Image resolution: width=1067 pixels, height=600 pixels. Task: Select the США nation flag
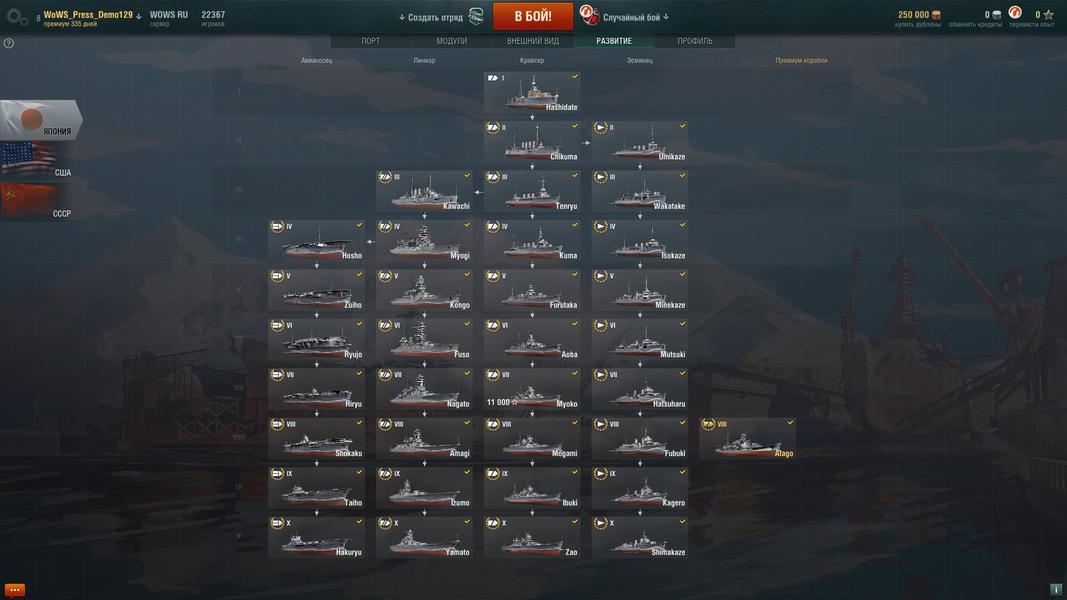pos(38,162)
